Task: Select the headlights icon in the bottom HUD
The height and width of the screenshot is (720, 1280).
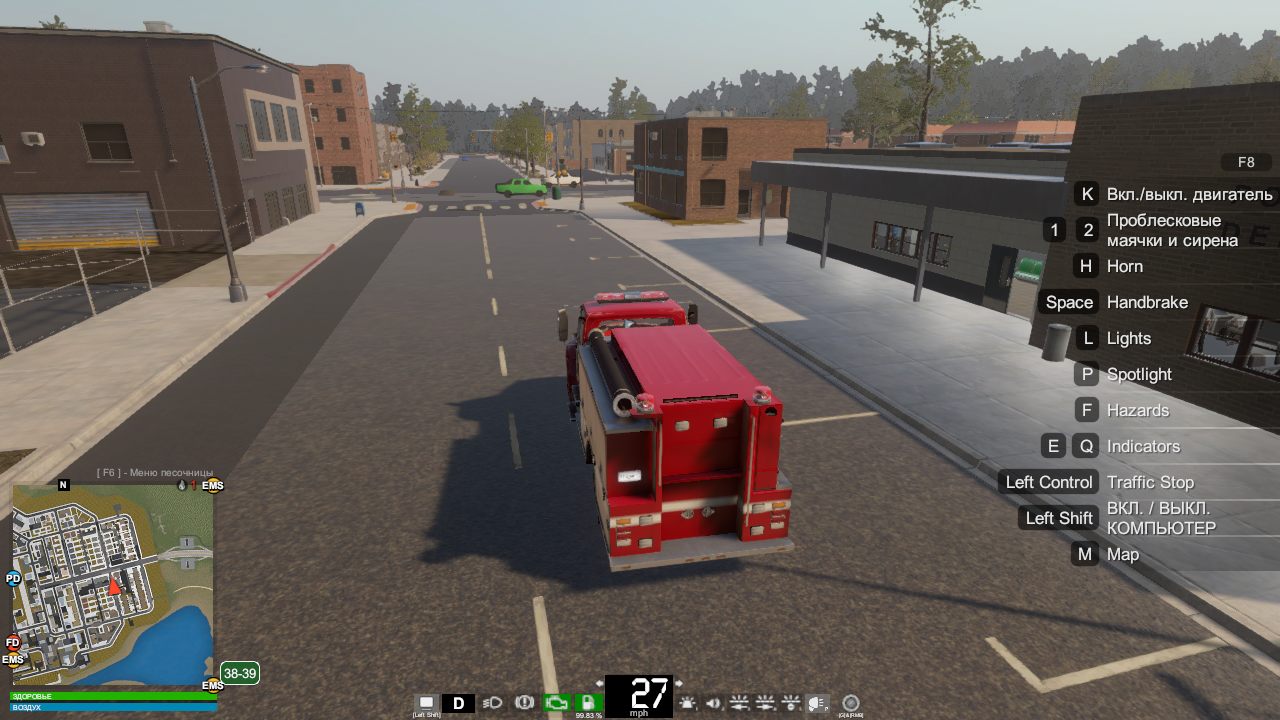Action: click(491, 702)
